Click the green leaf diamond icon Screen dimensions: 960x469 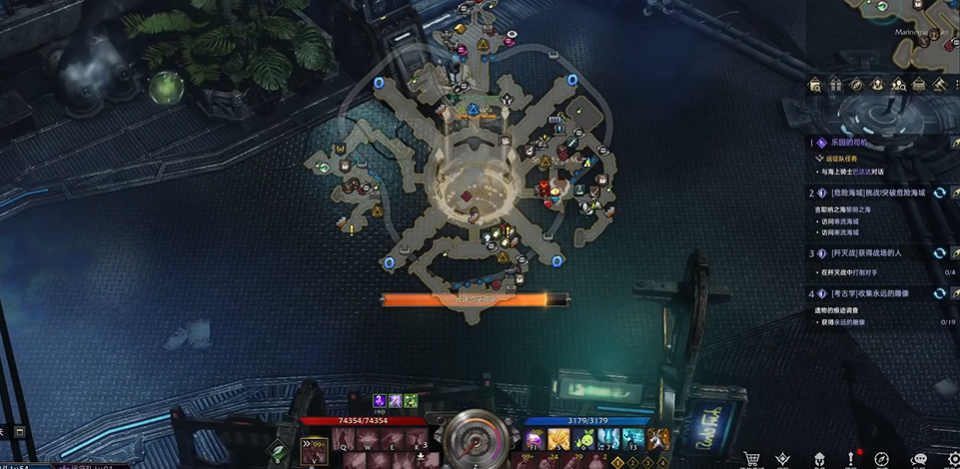(x=279, y=451)
